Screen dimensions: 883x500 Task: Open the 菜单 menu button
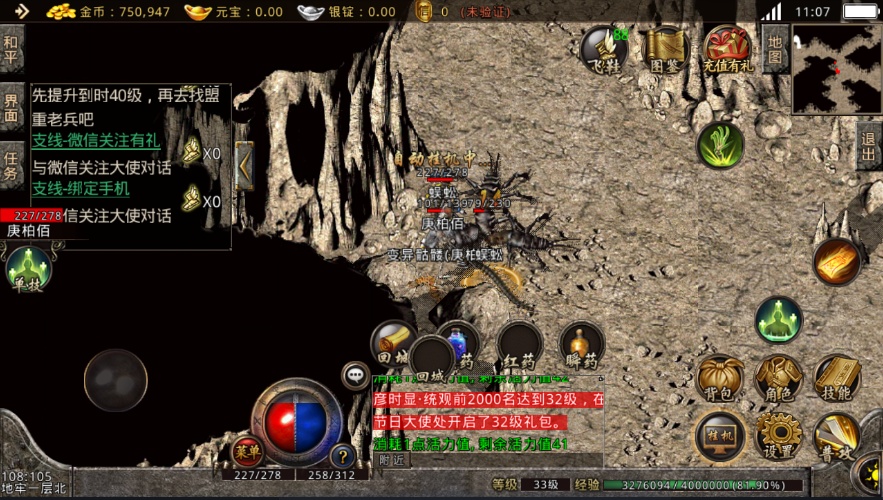pyautogui.click(x=247, y=452)
